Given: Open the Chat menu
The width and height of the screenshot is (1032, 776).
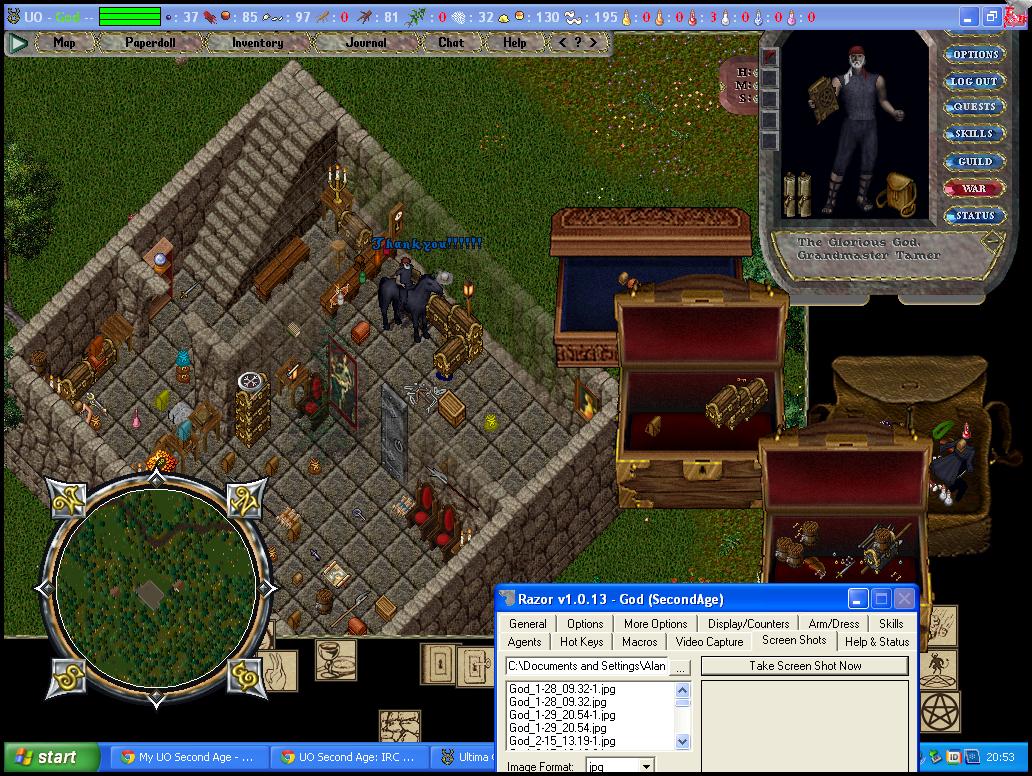Looking at the screenshot, I should (x=451, y=43).
